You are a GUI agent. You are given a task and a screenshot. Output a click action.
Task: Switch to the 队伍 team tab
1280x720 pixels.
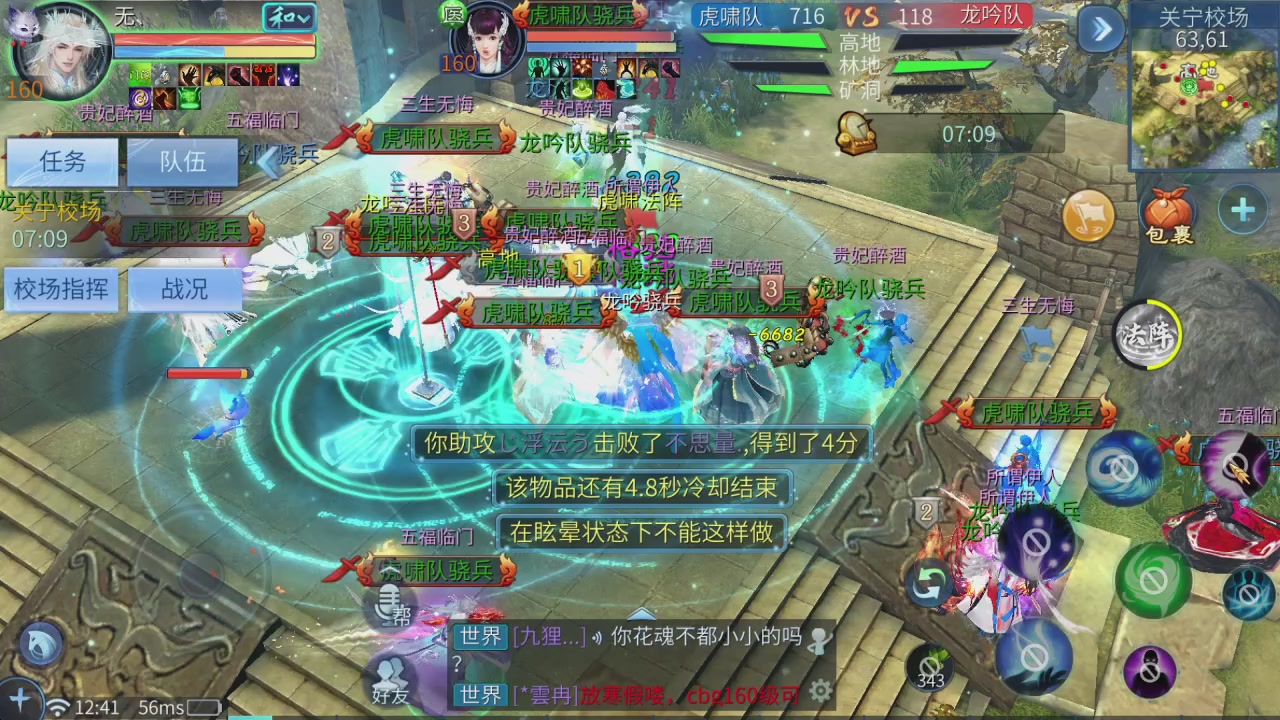[183, 162]
